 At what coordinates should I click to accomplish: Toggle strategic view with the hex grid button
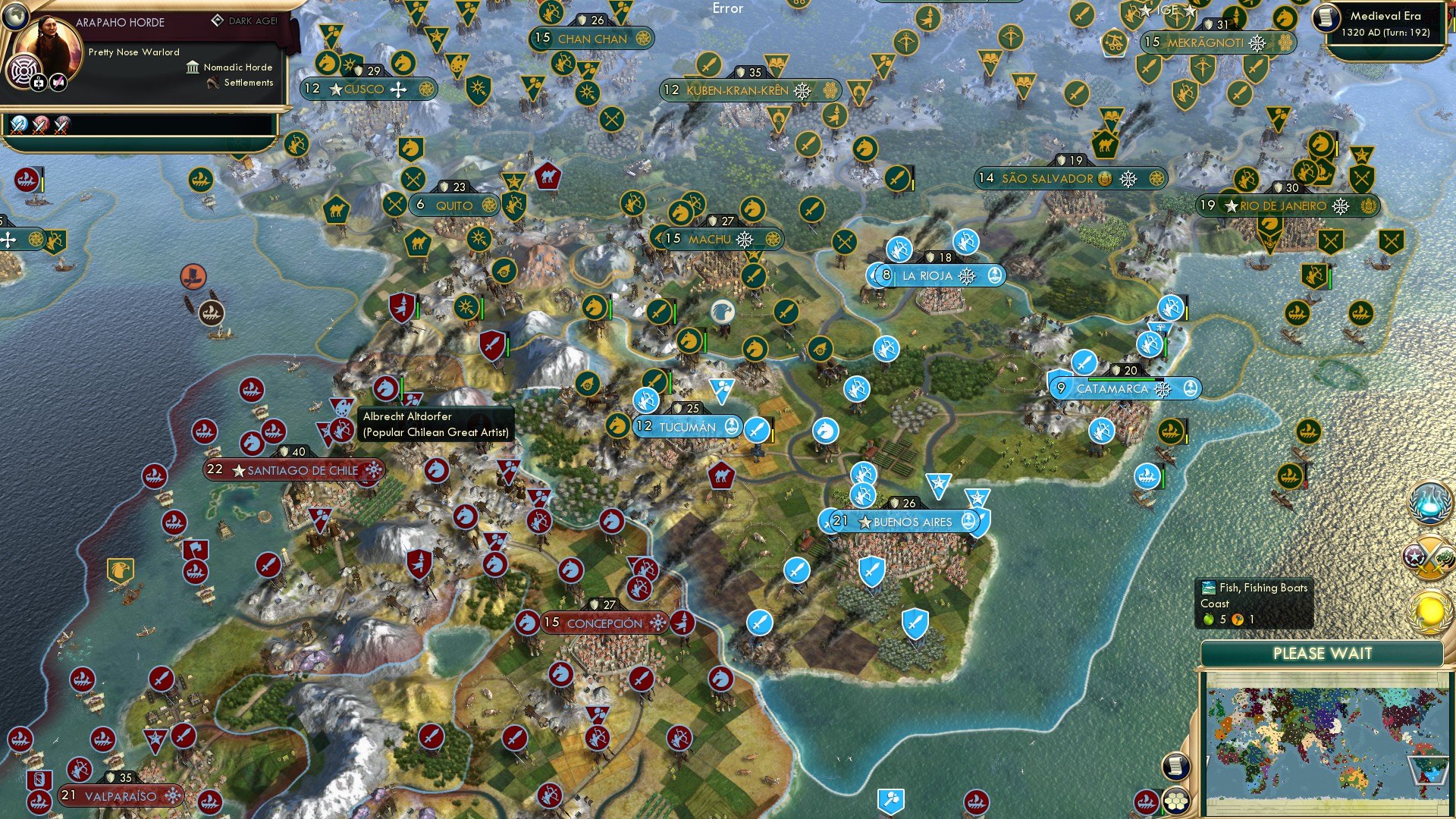pos(1176,802)
